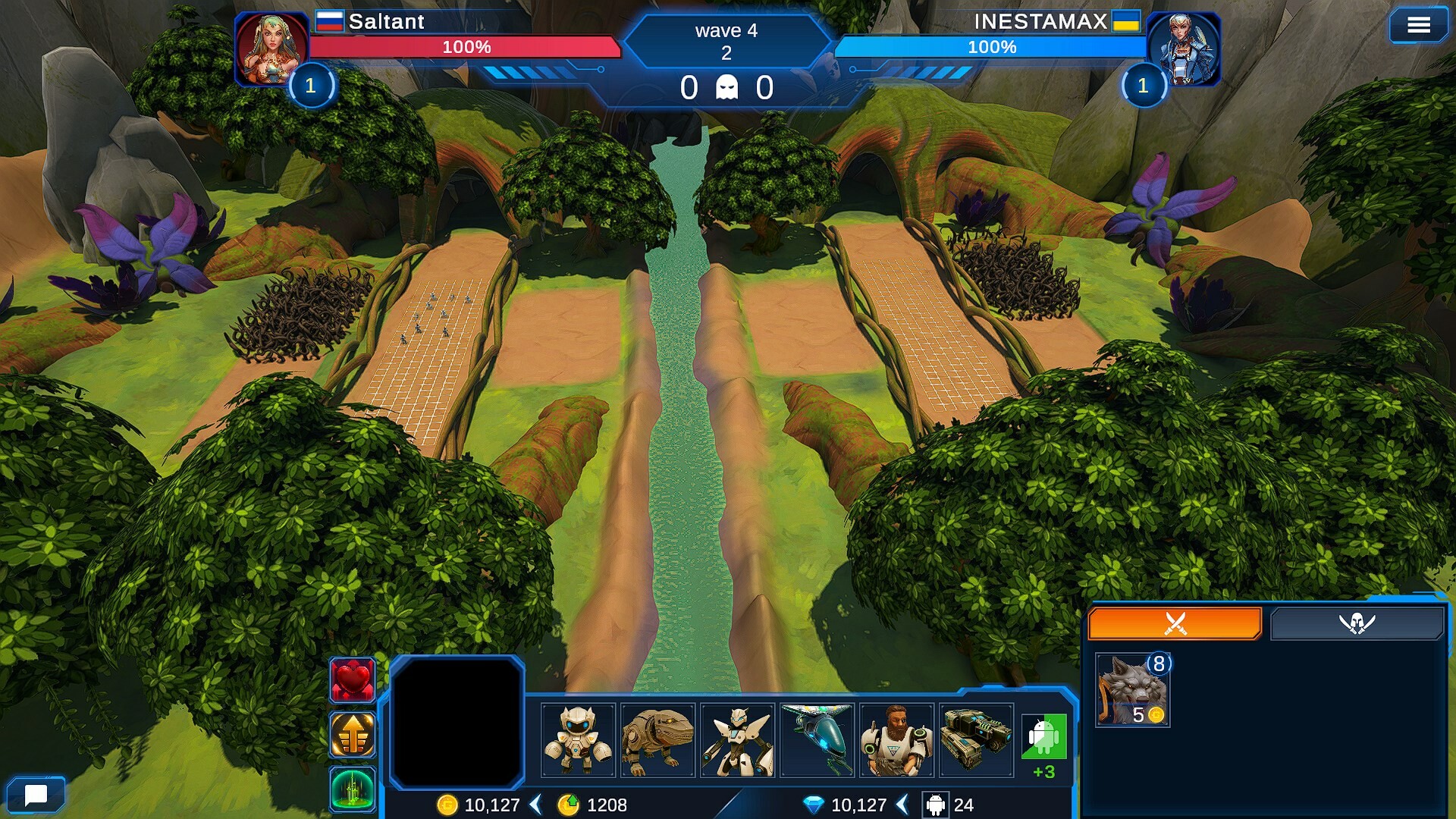Activate the green shield dome ability

[352, 789]
